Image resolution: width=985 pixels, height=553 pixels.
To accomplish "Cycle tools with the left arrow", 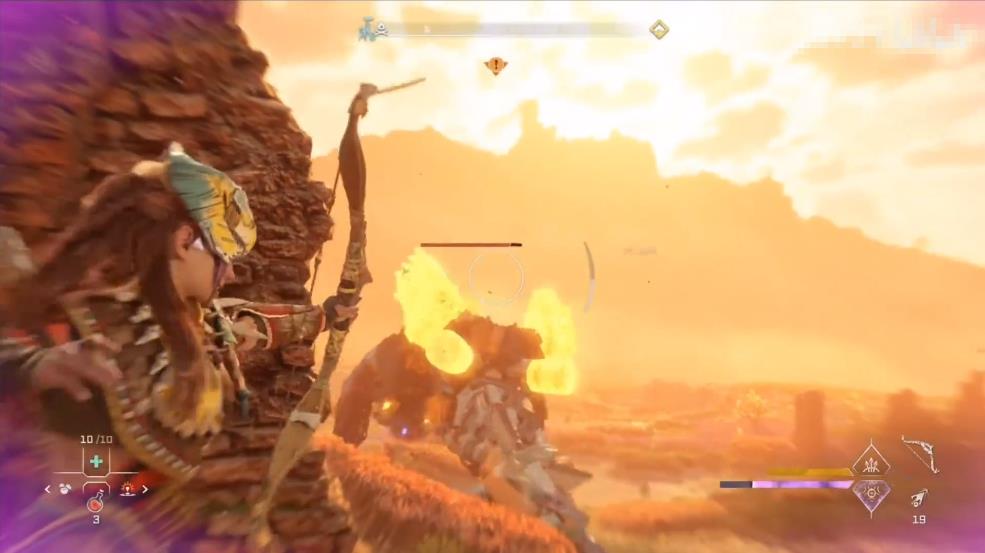I will point(47,489).
